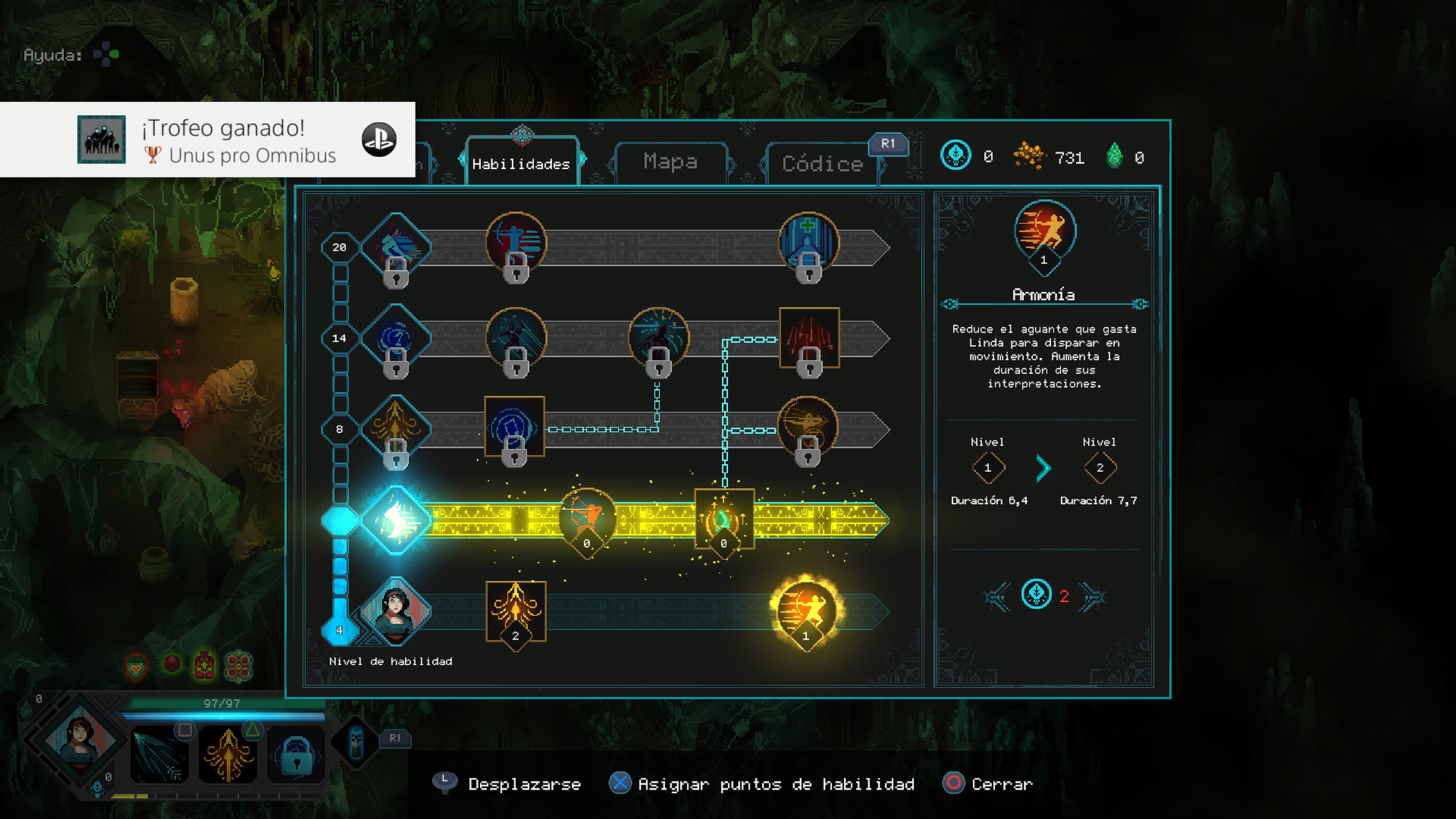Switch to the Habilidades tab
This screenshot has height=819, width=1456.
point(521,163)
